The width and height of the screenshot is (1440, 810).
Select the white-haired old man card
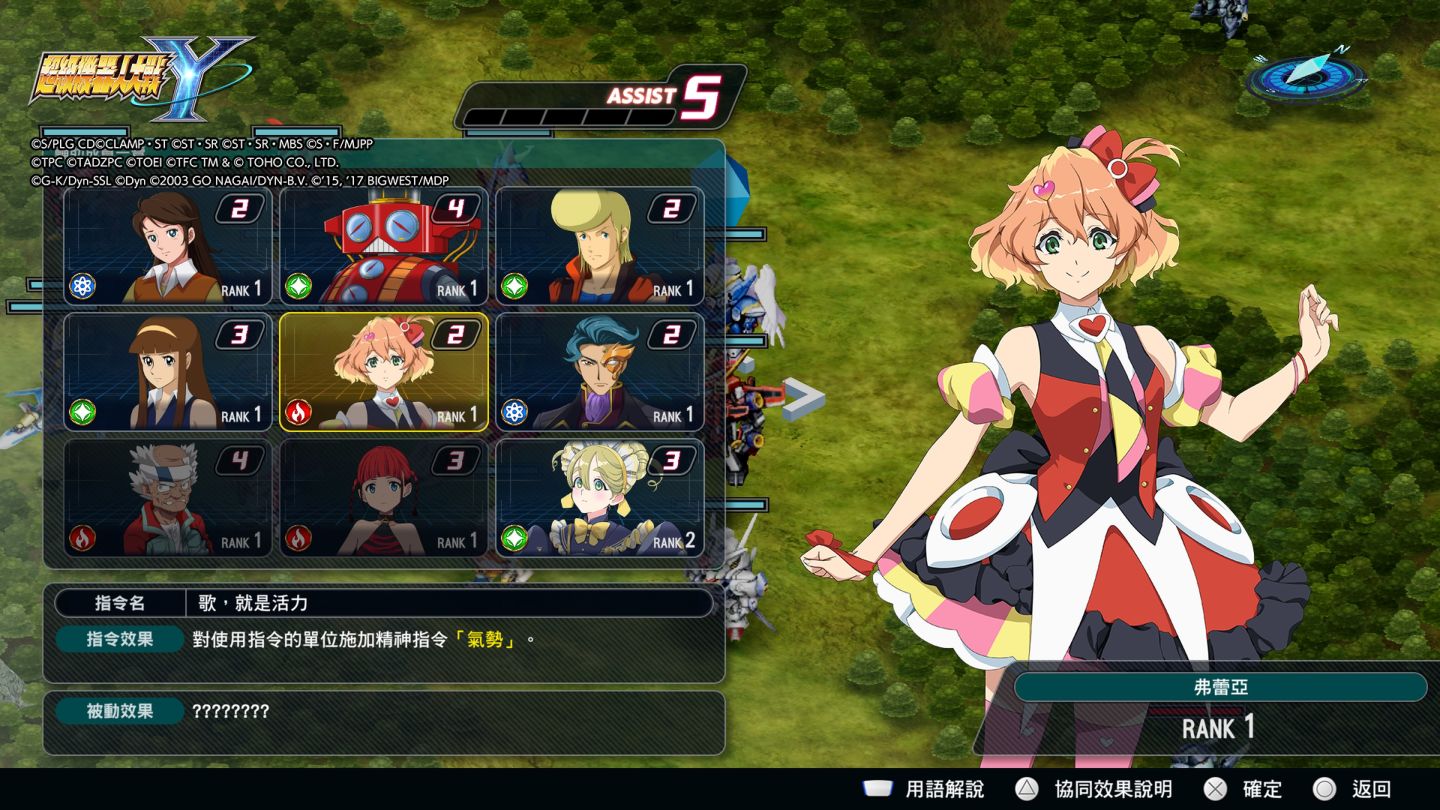(x=168, y=498)
